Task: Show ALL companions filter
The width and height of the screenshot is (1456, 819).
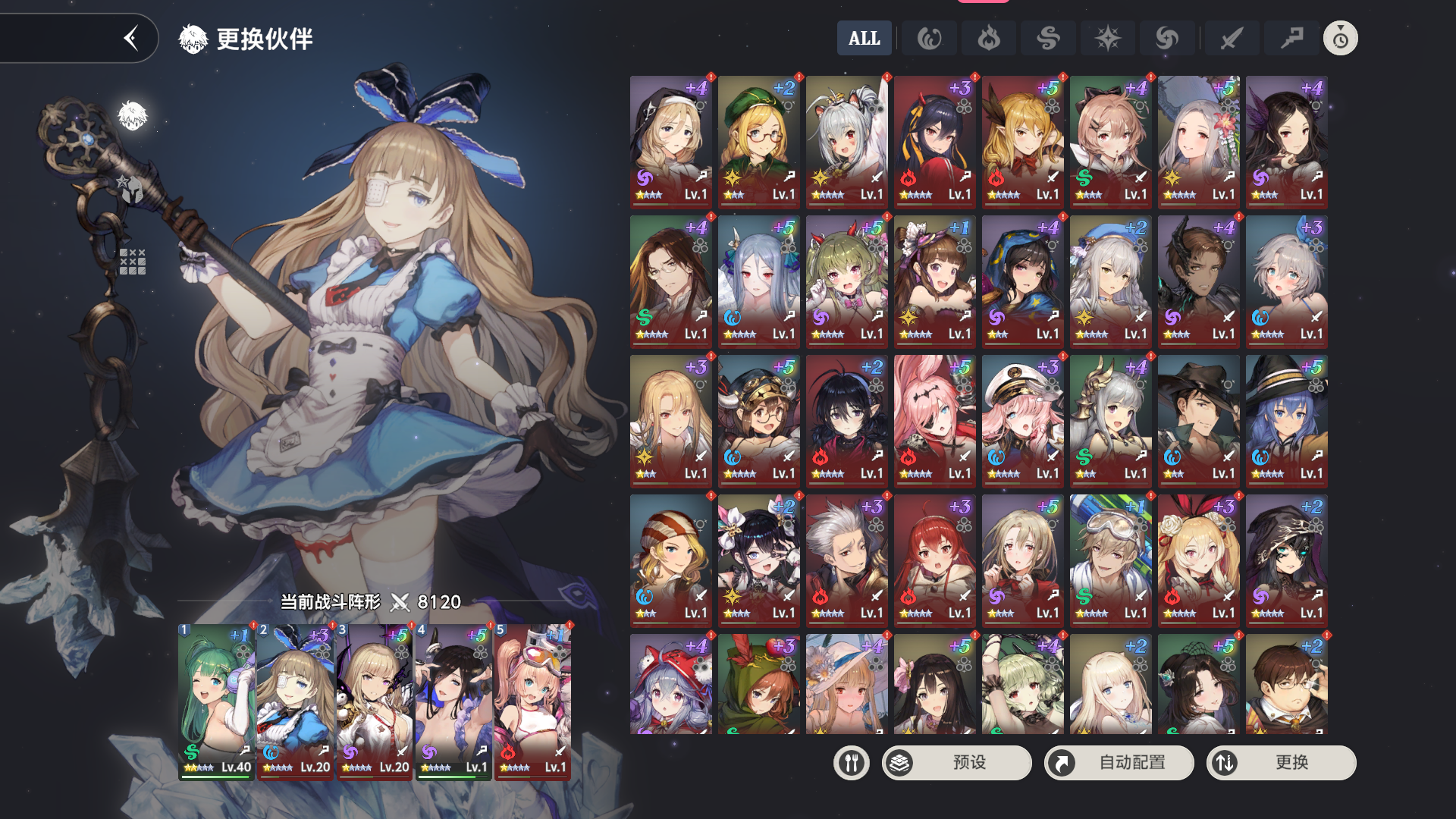Action: (864, 38)
